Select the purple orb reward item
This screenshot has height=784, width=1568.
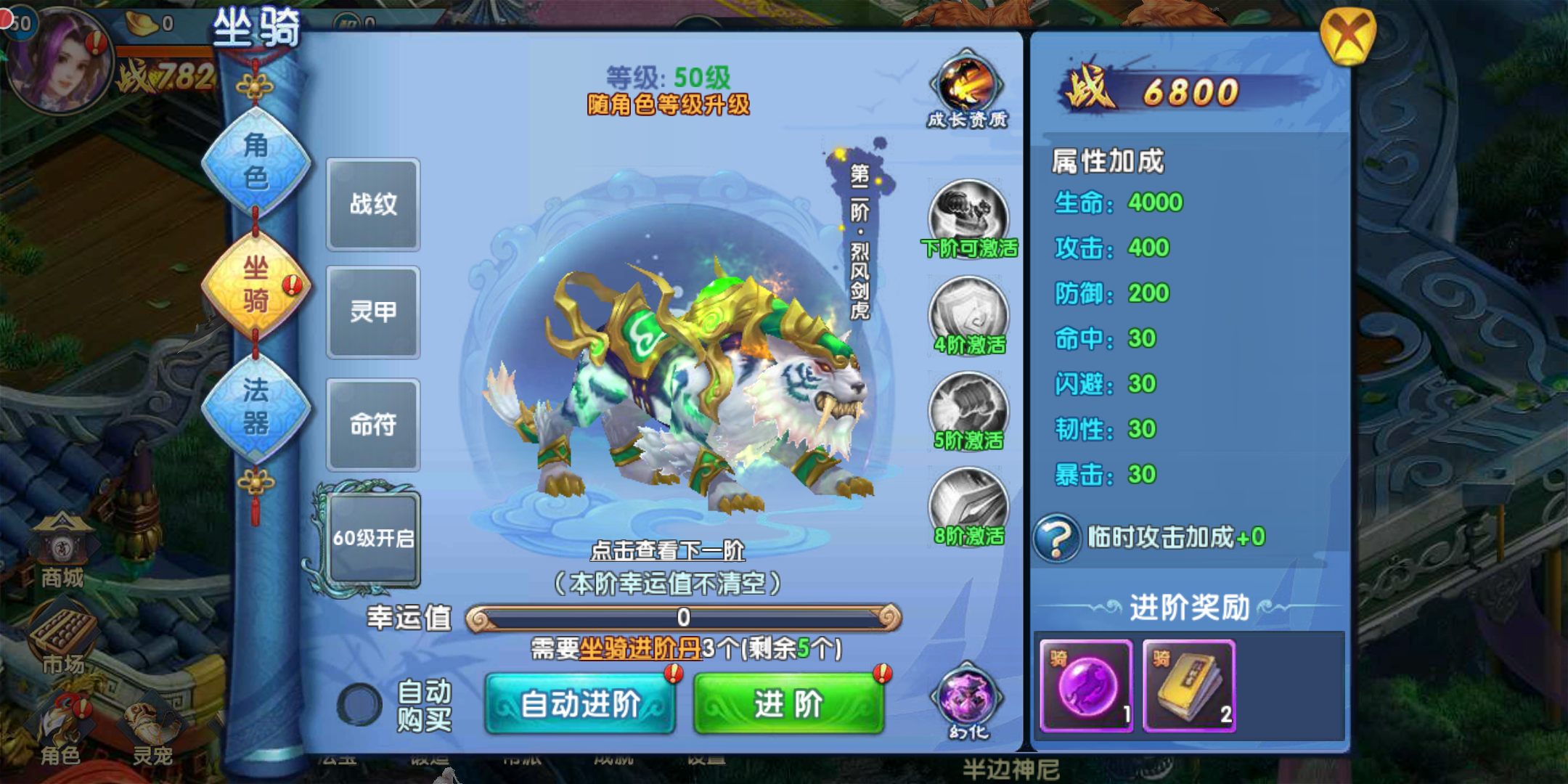(x=1086, y=685)
